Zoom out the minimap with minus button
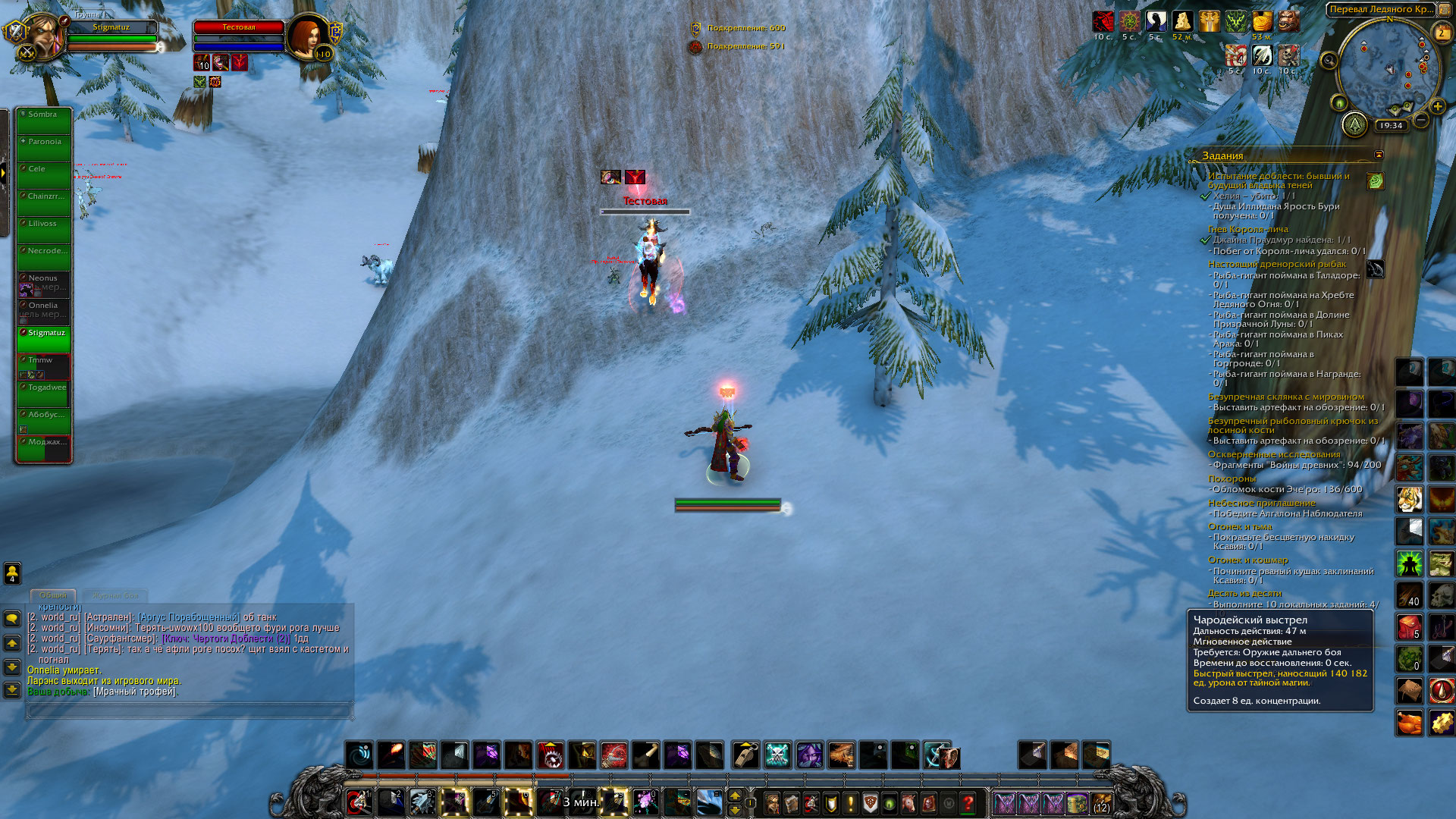Screen dimensions: 1456x819 click(x=1422, y=120)
